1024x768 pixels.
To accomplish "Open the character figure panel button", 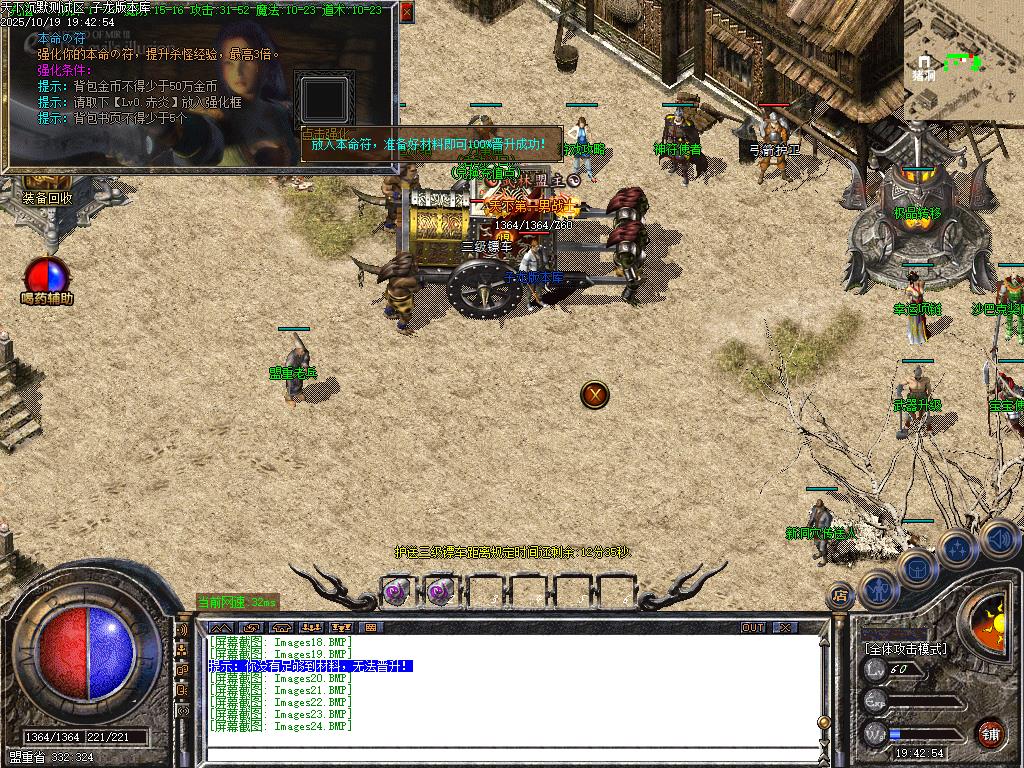I will [x=878, y=588].
